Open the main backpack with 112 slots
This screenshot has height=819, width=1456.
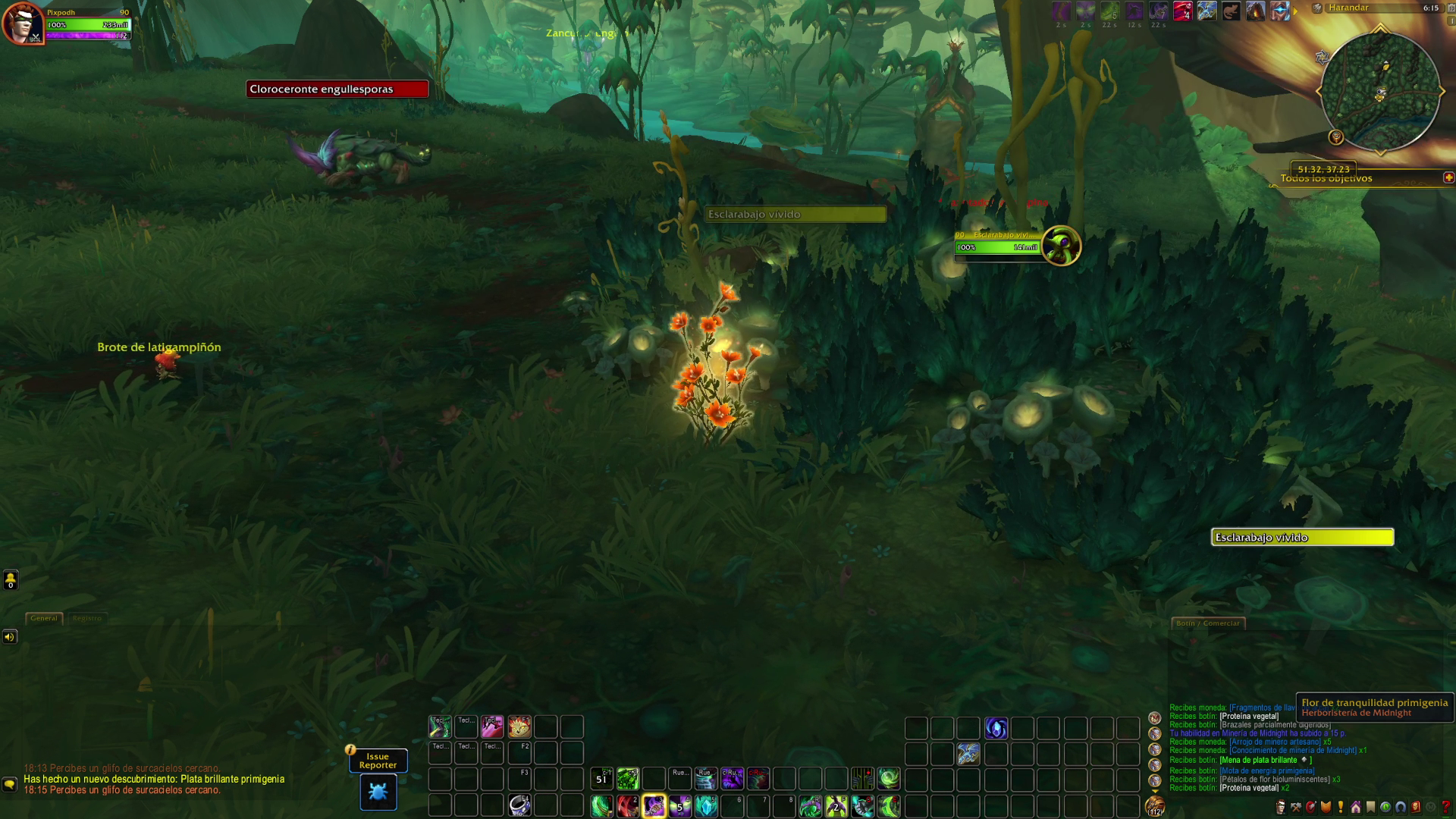click(1155, 806)
